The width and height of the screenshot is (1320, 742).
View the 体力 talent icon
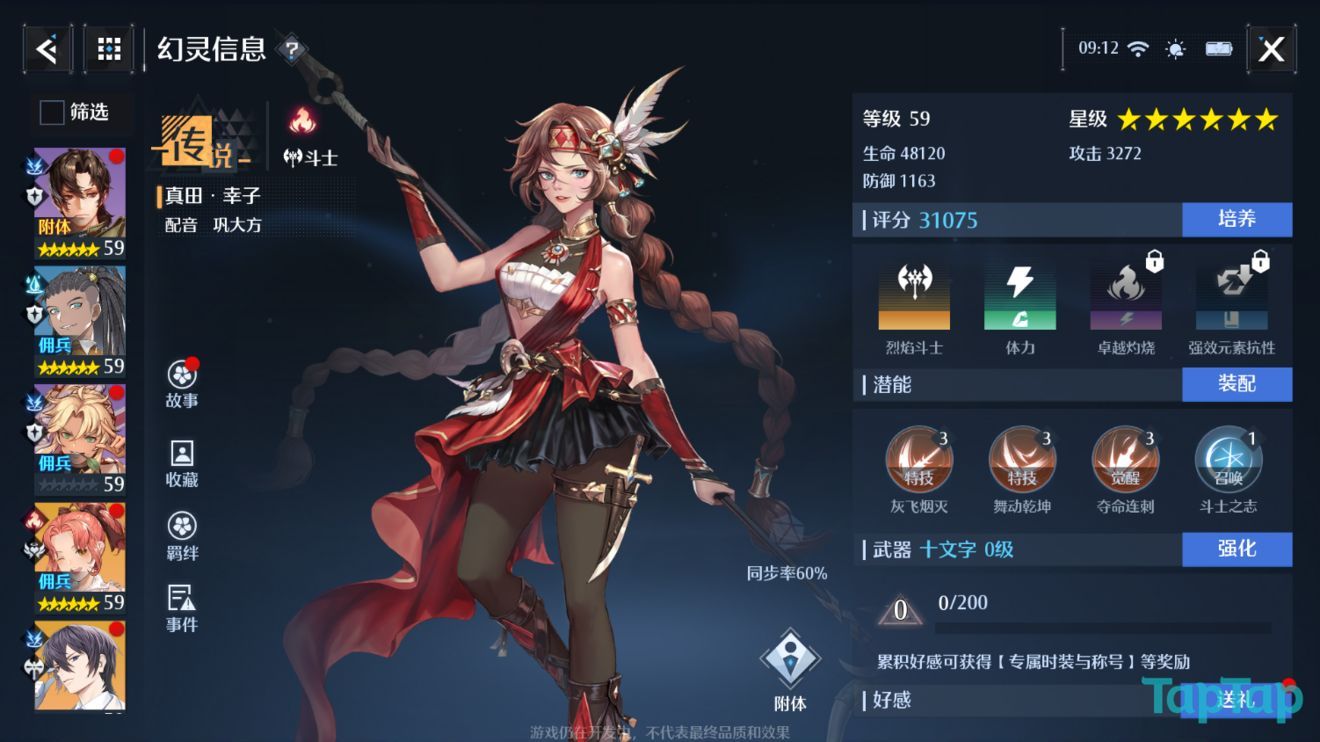(x=1021, y=295)
